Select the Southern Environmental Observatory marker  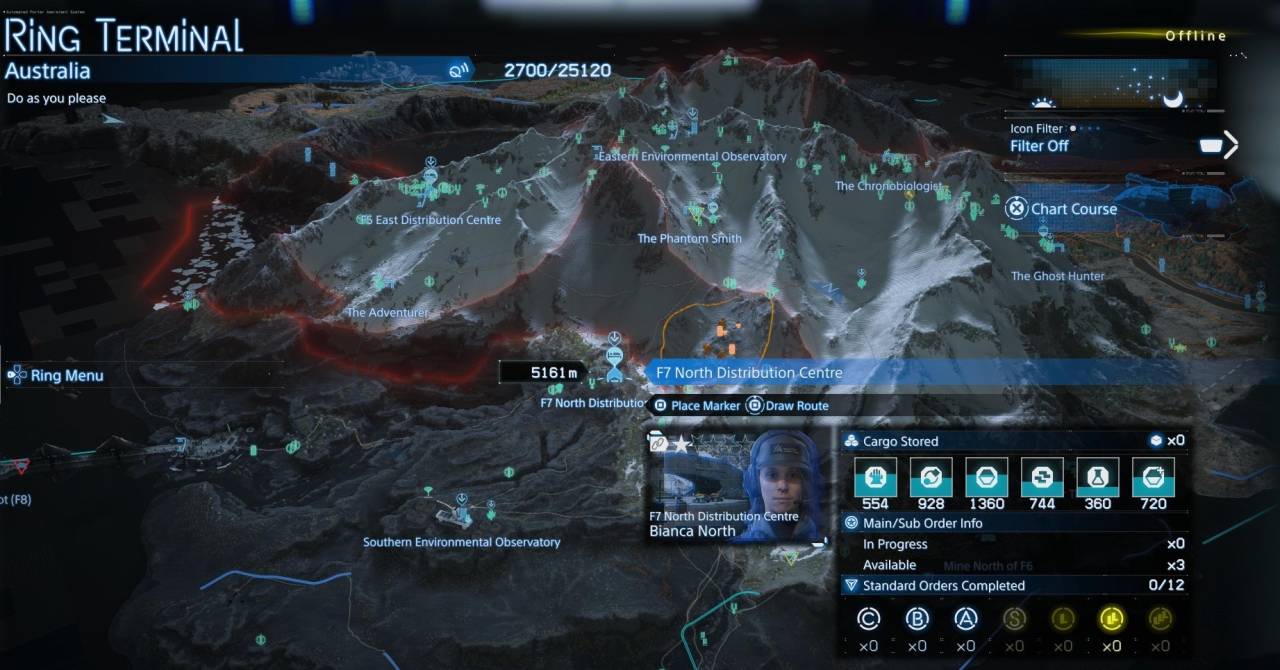click(x=461, y=542)
